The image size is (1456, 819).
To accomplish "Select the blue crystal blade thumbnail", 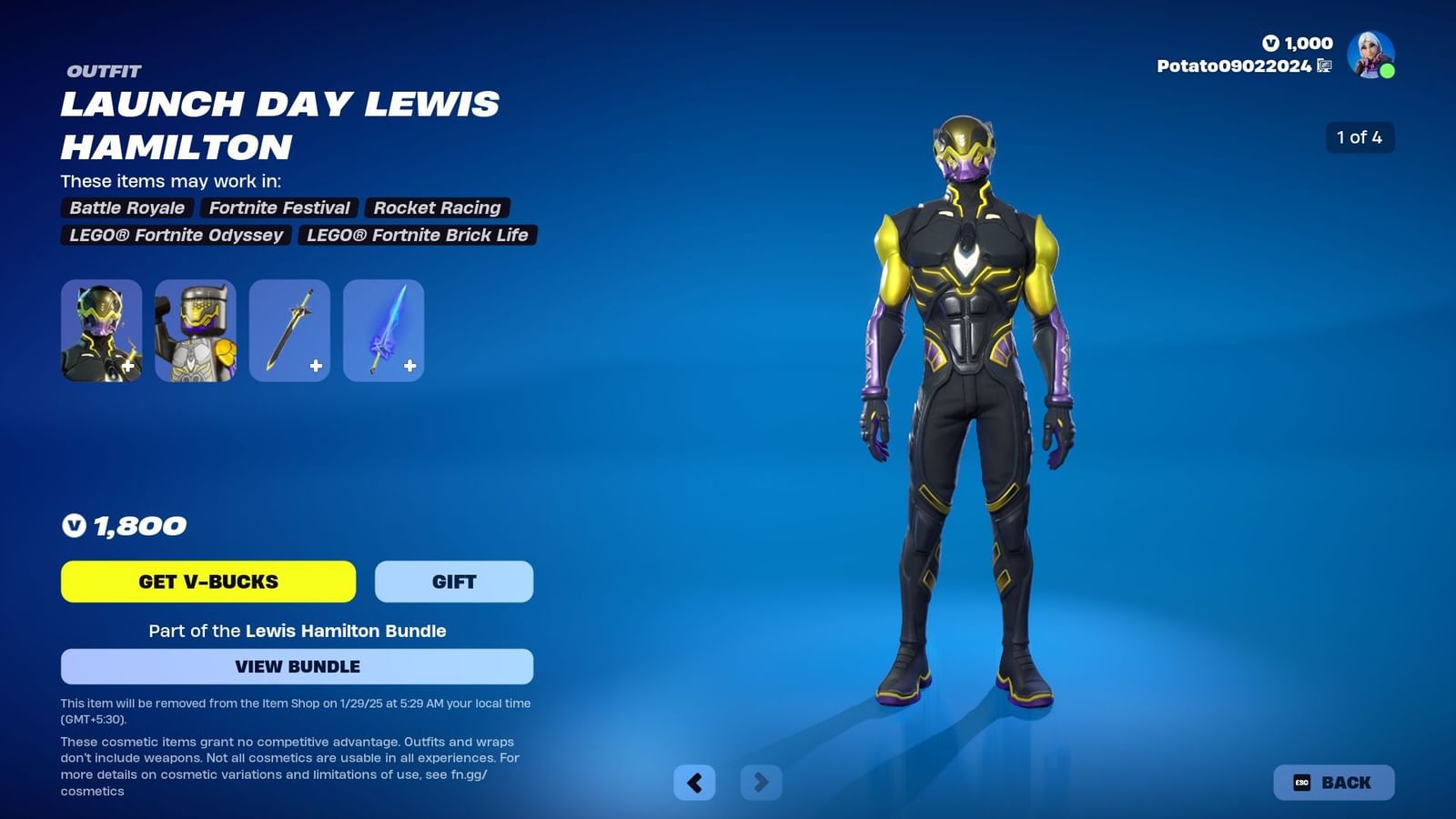I will tap(383, 330).
